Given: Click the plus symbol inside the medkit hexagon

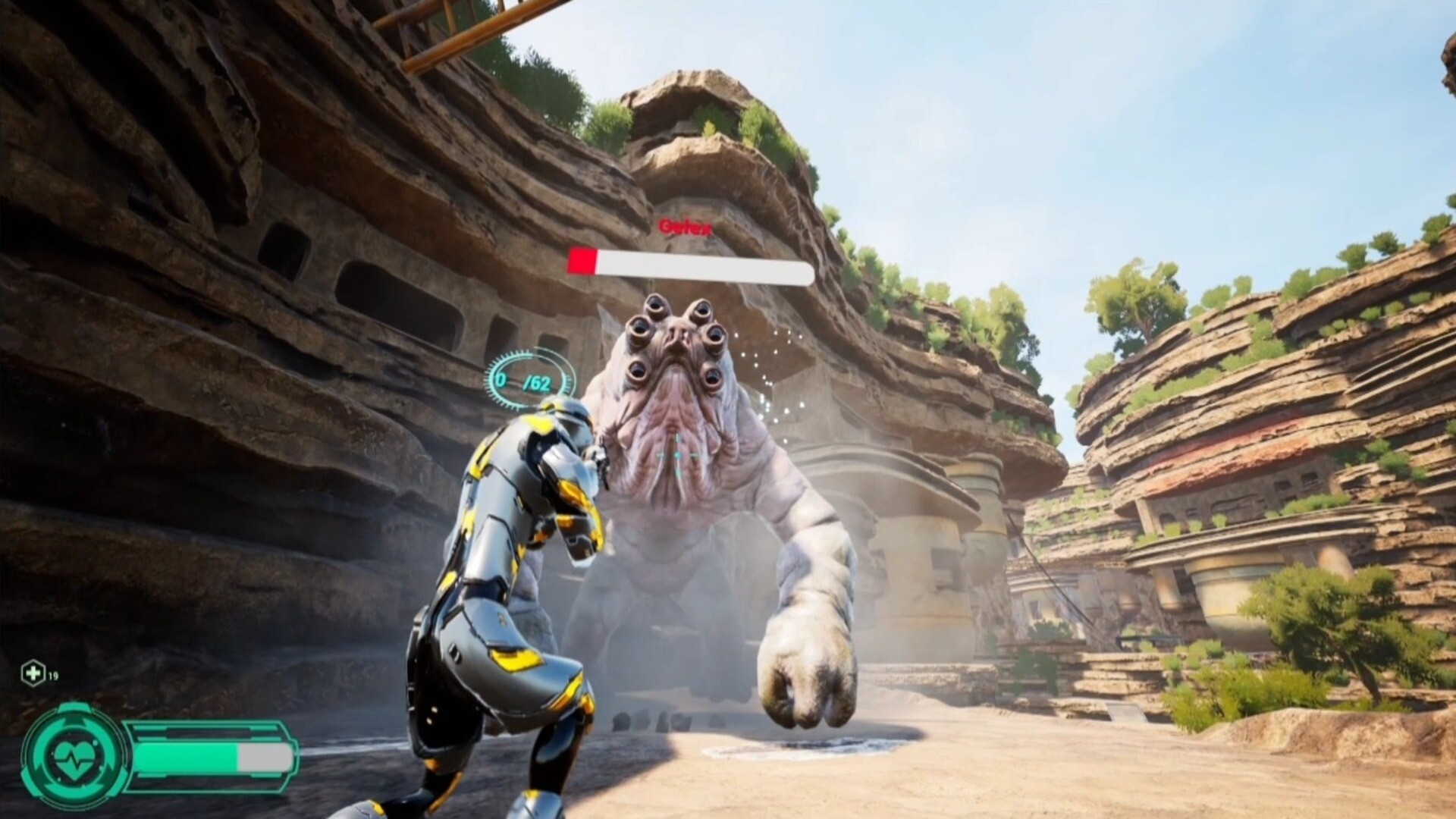Looking at the screenshot, I should click(32, 672).
